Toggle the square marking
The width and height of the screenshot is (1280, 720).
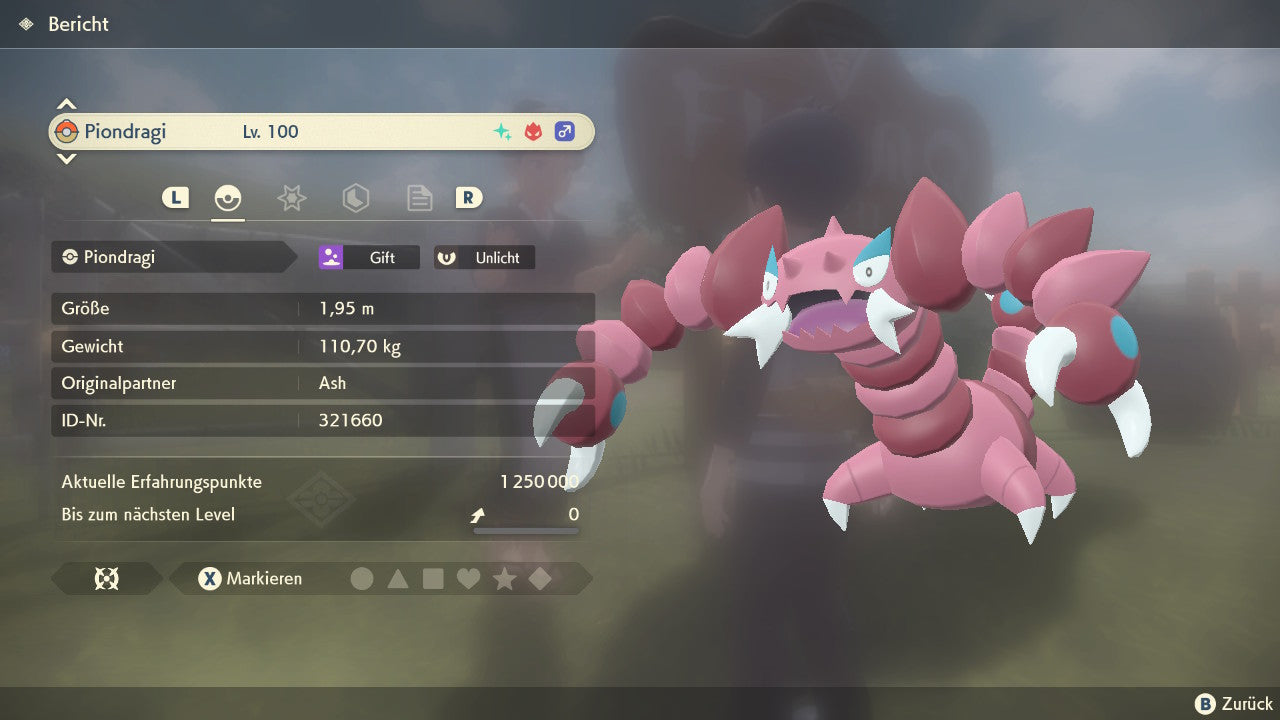click(433, 579)
